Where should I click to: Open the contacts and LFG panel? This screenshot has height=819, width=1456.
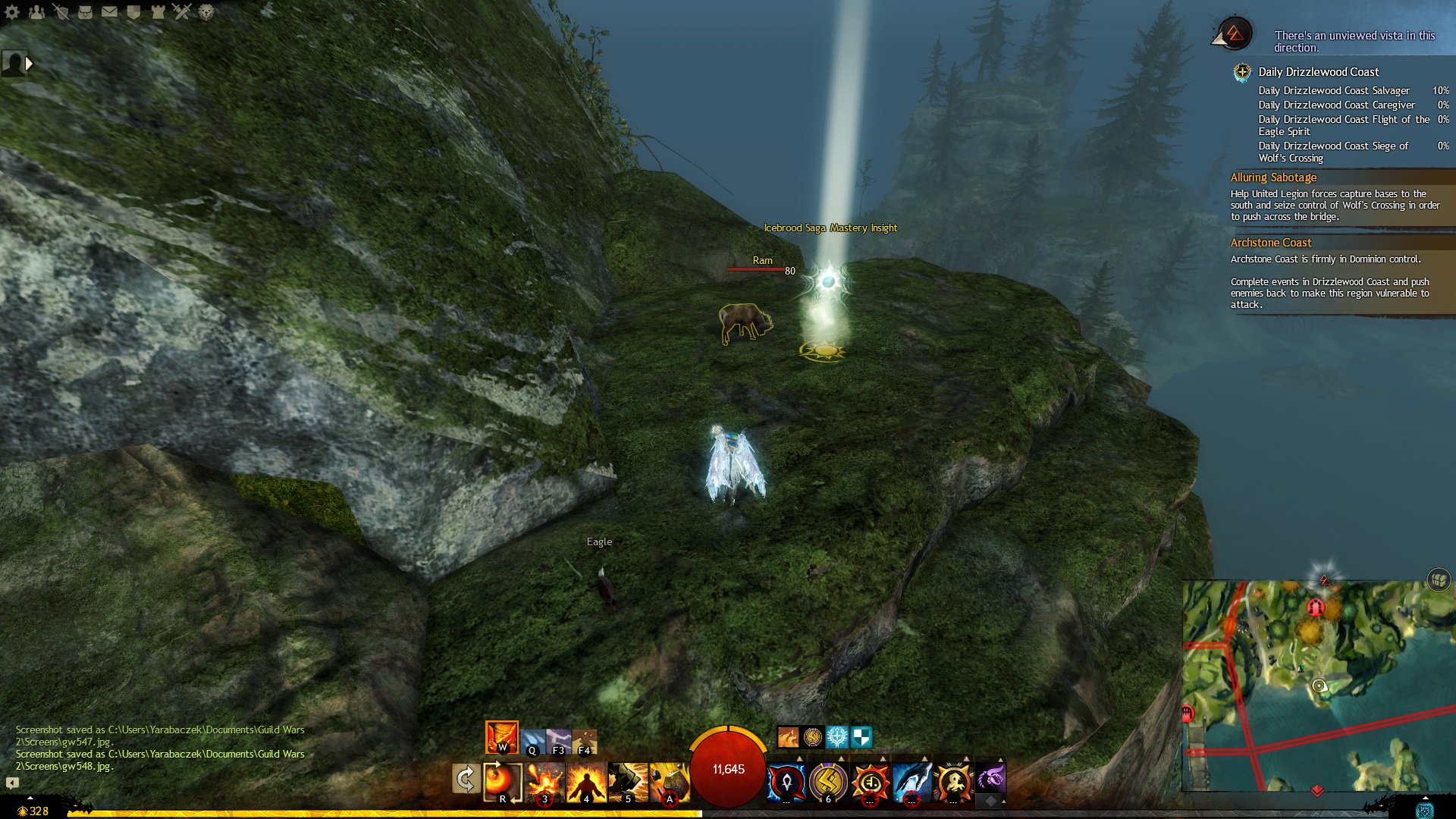click(x=36, y=12)
